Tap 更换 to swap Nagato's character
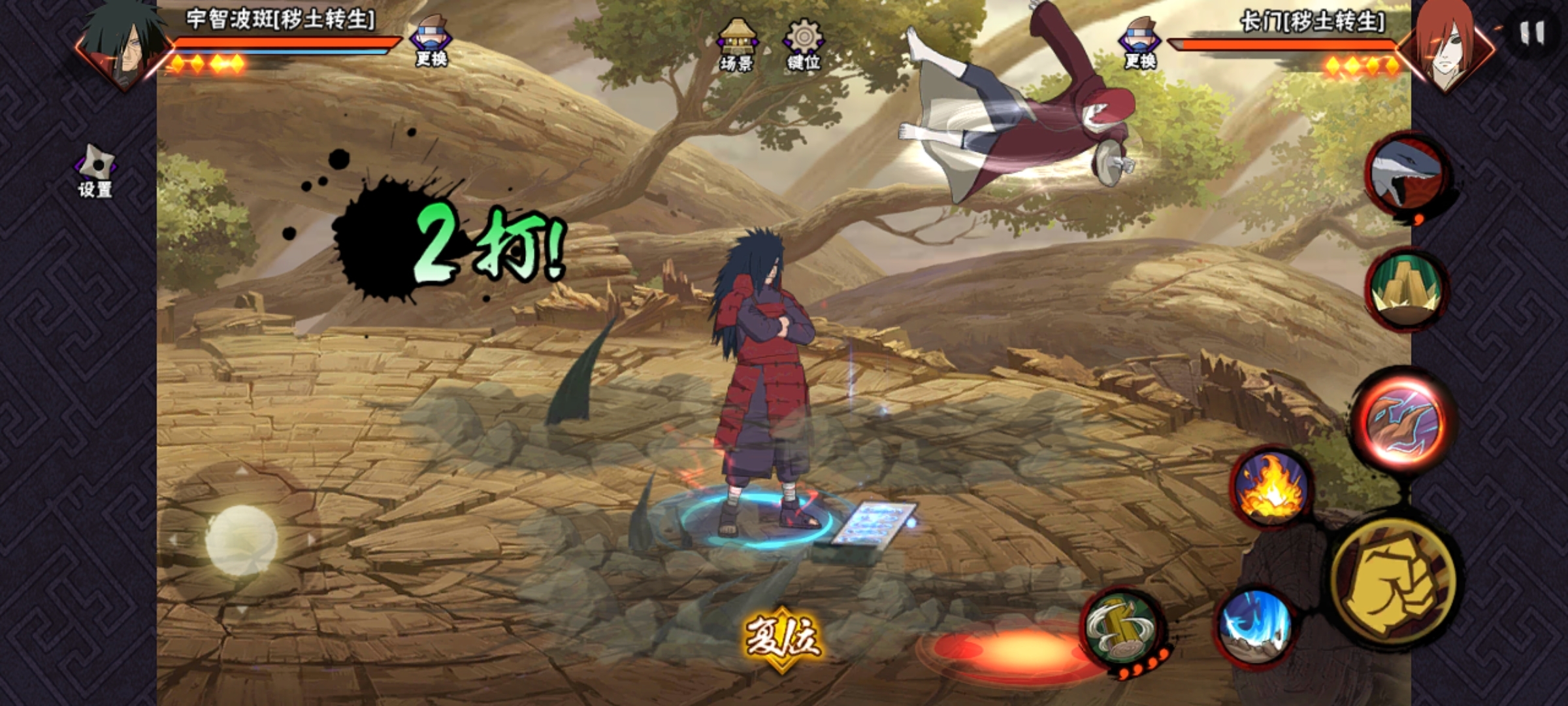 [x=1139, y=43]
